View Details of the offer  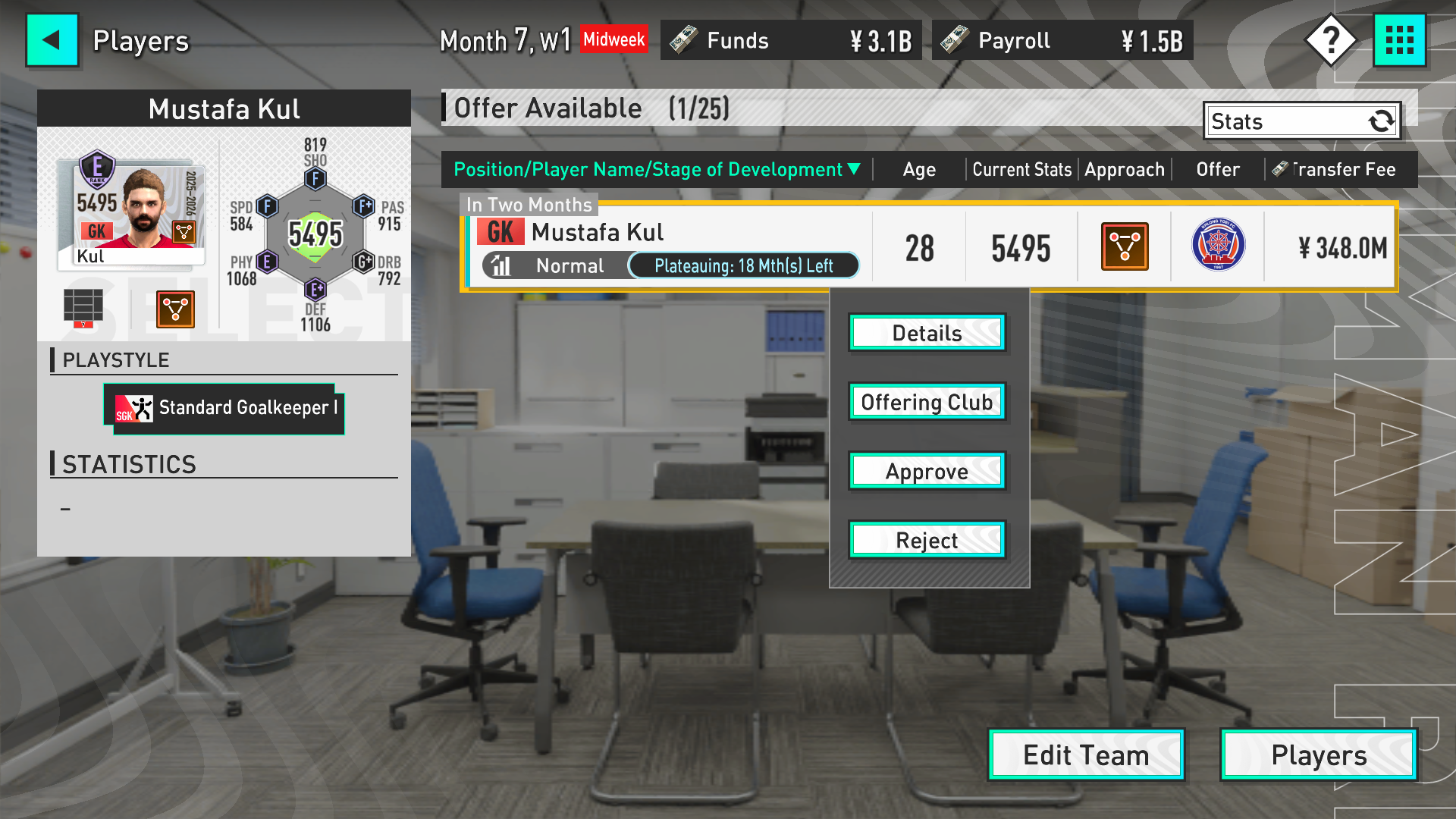click(927, 333)
